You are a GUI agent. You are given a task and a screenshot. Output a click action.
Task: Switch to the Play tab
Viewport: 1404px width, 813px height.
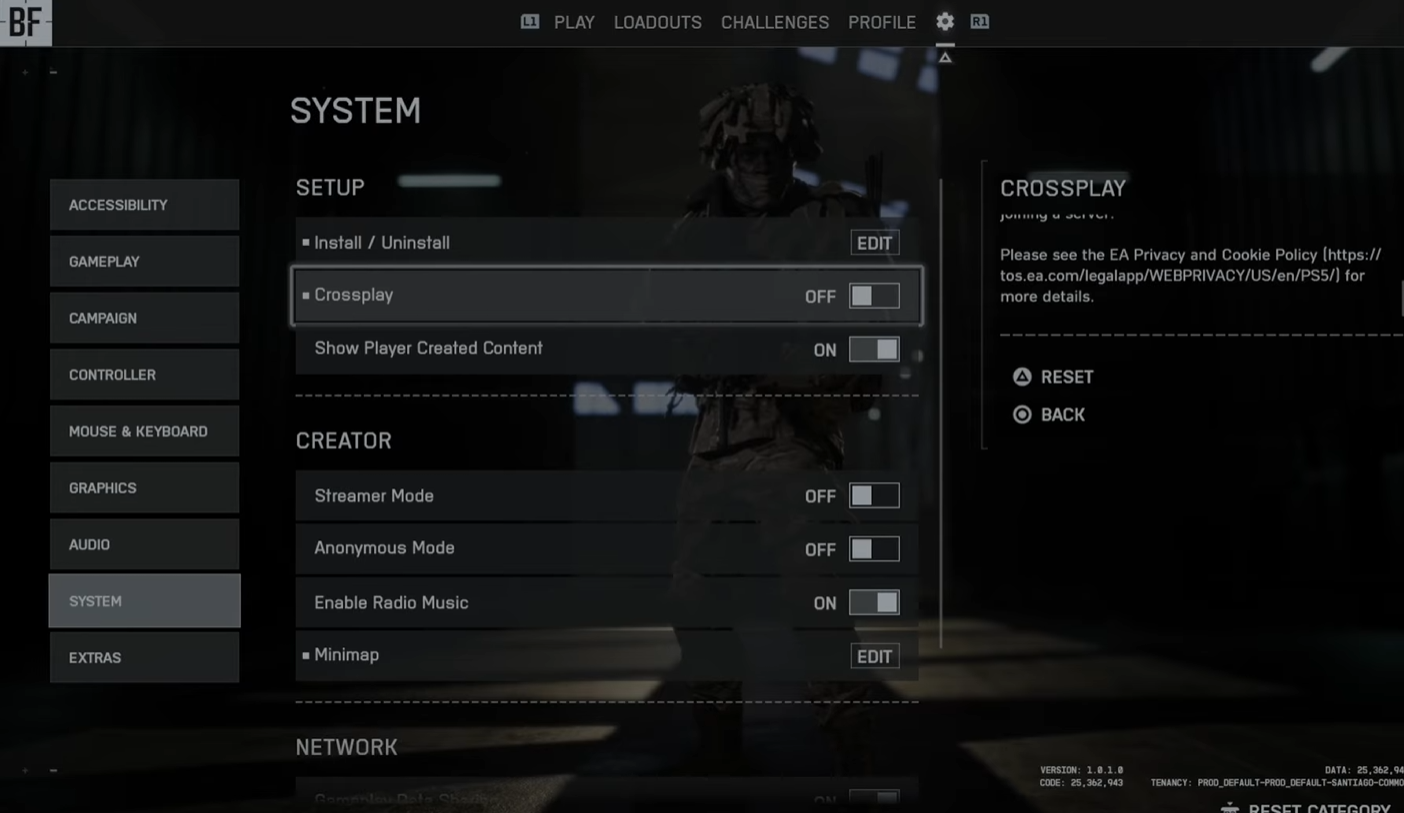tap(574, 22)
